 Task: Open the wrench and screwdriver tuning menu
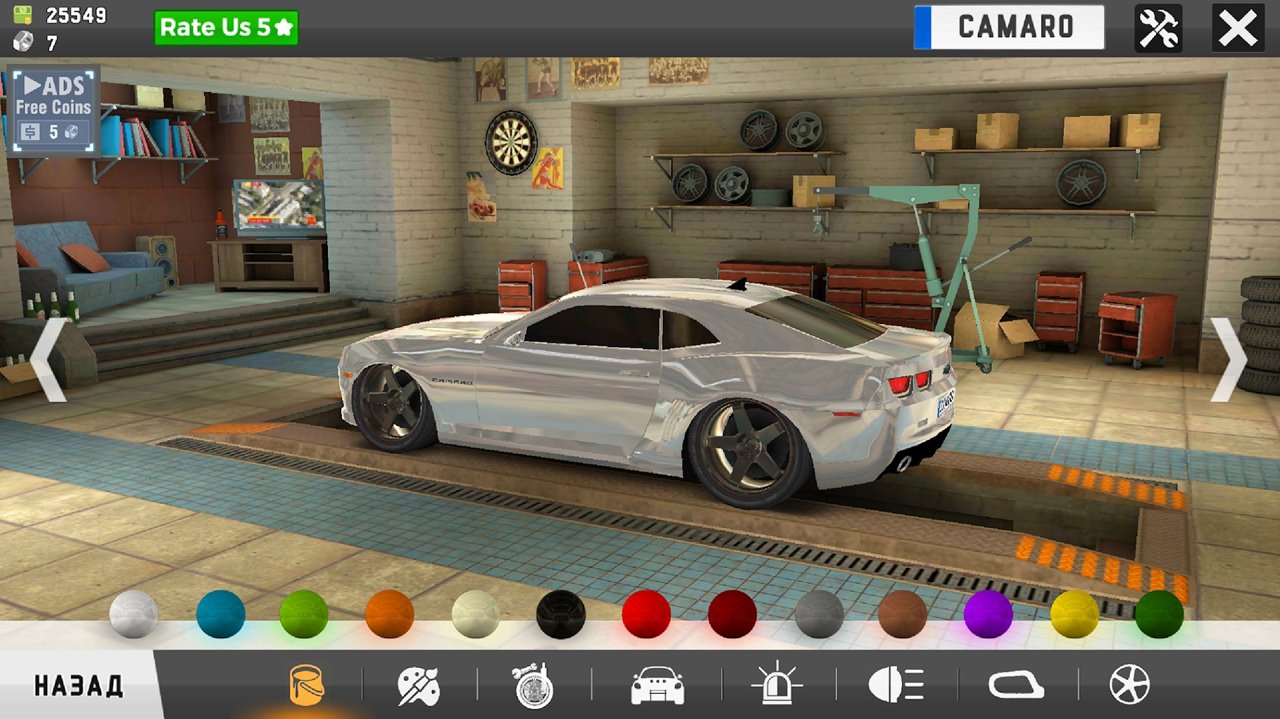coord(1158,28)
